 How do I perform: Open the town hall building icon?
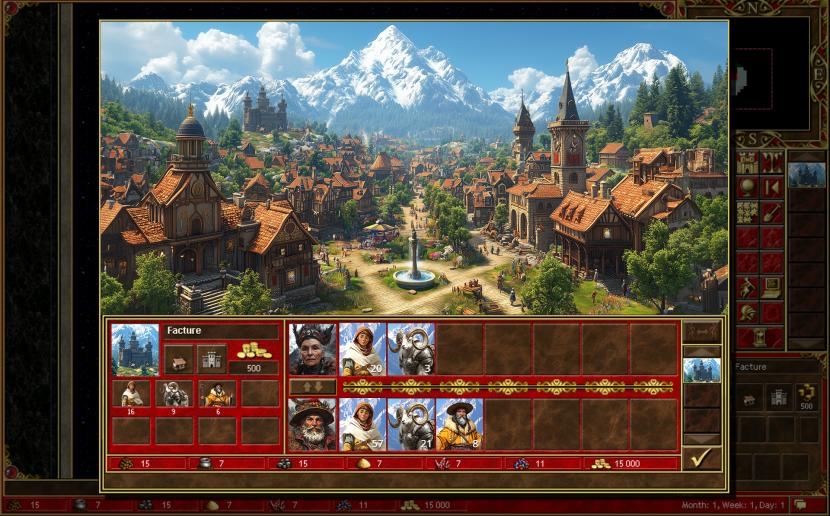(x=179, y=357)
